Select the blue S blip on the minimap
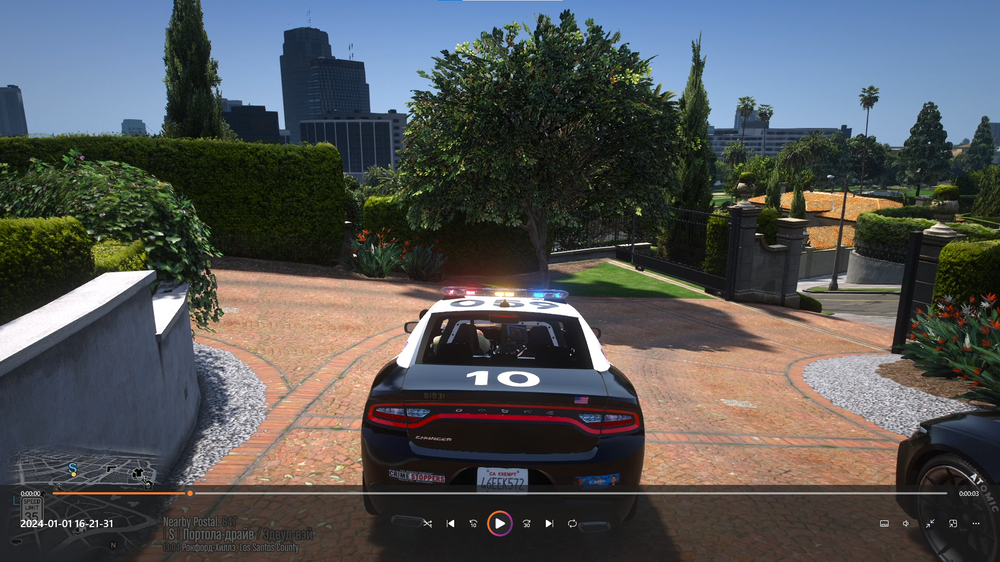The height and width of the screenshot is (562, 1000). (73, 468)
